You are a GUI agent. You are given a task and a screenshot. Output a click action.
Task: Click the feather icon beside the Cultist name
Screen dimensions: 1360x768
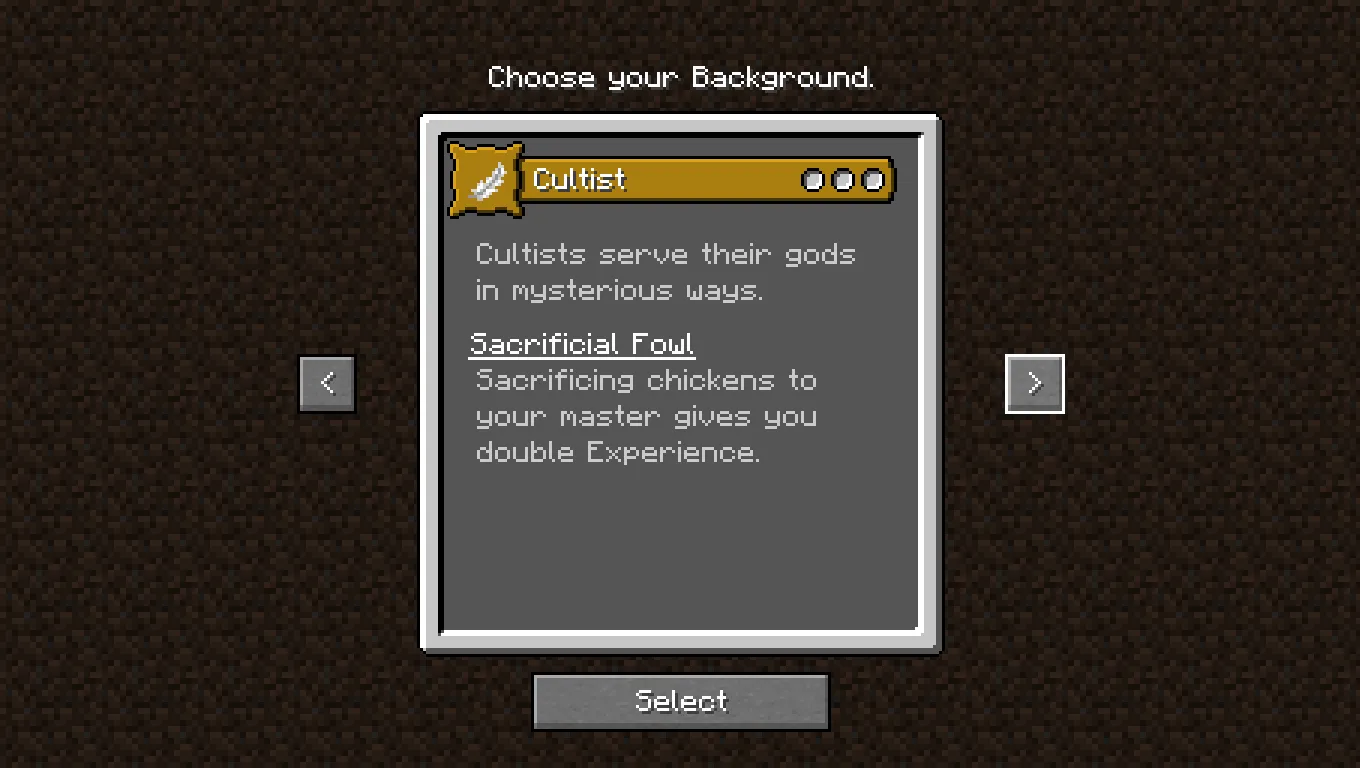[x=484, y=179]
